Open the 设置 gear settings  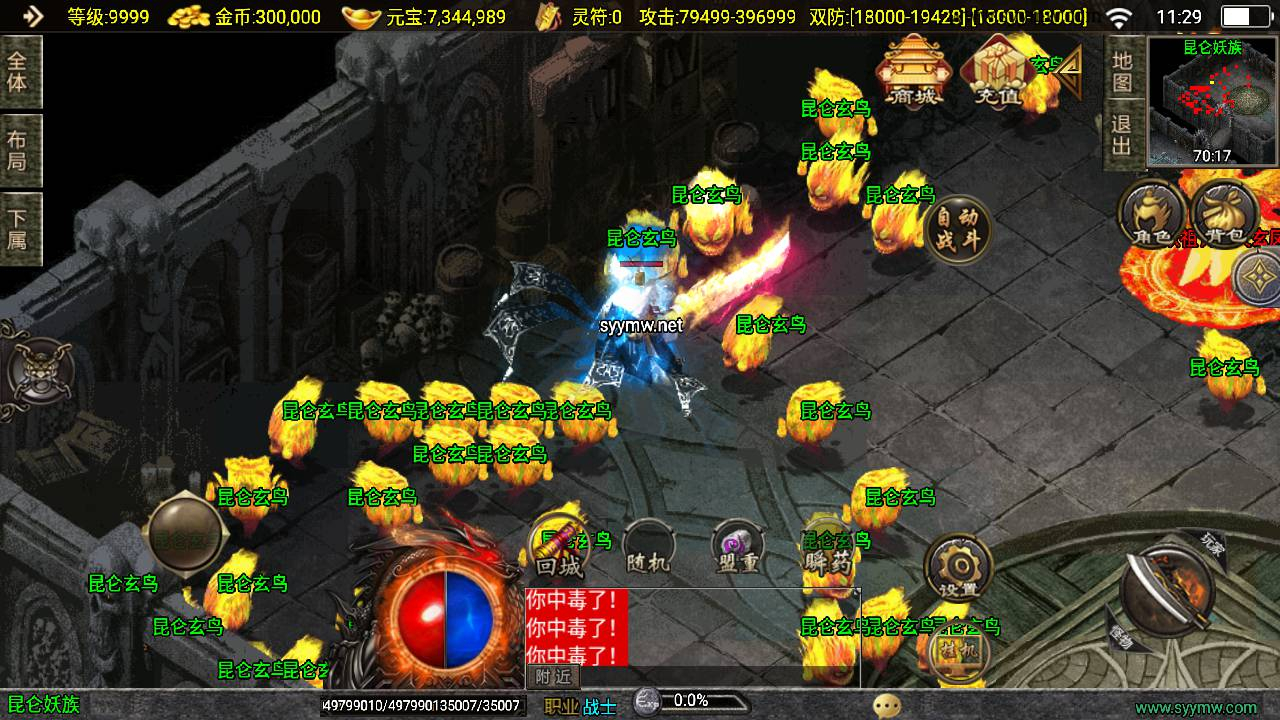(957, 568)
